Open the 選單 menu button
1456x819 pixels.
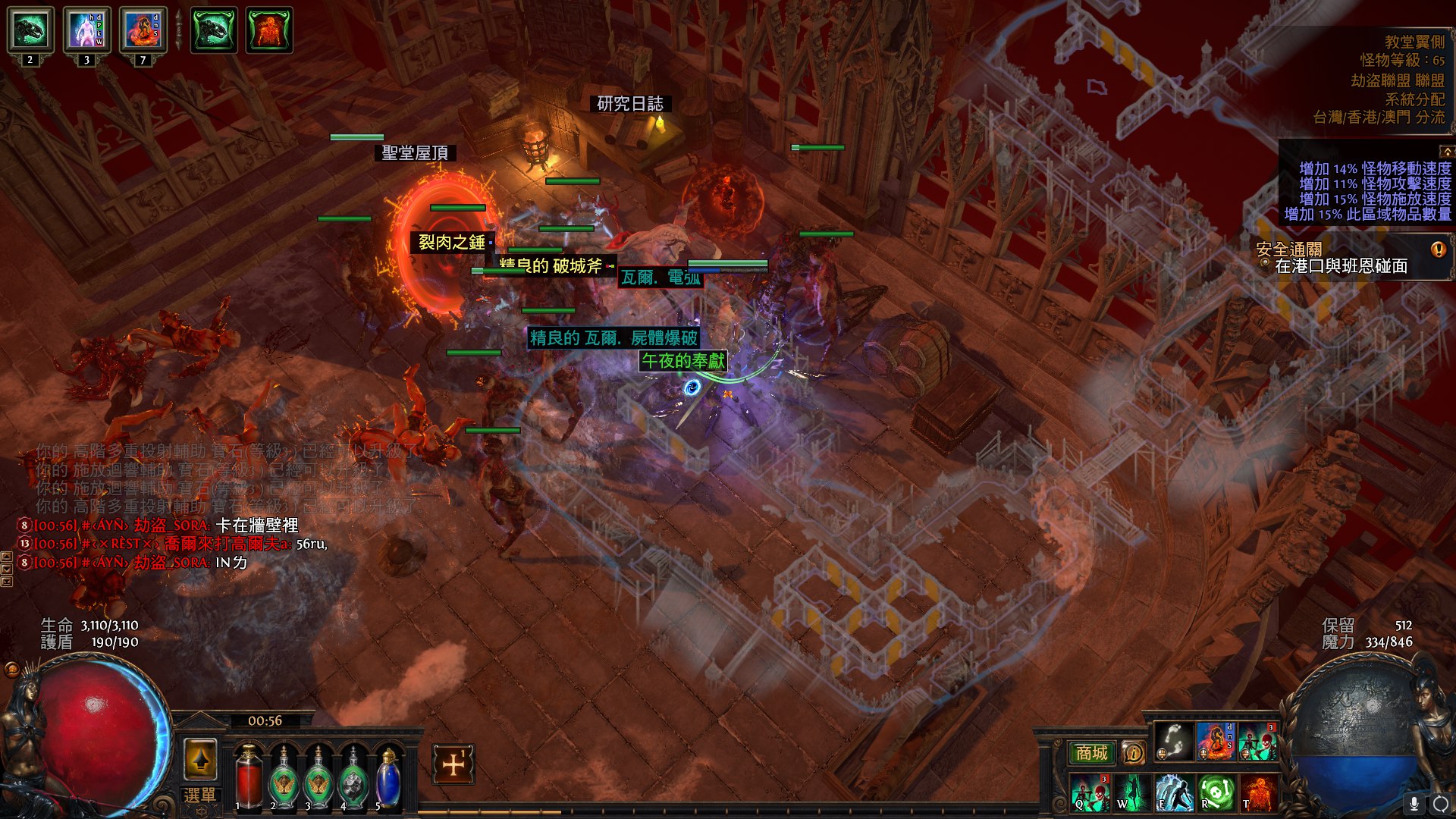click(x=199, y=795)
